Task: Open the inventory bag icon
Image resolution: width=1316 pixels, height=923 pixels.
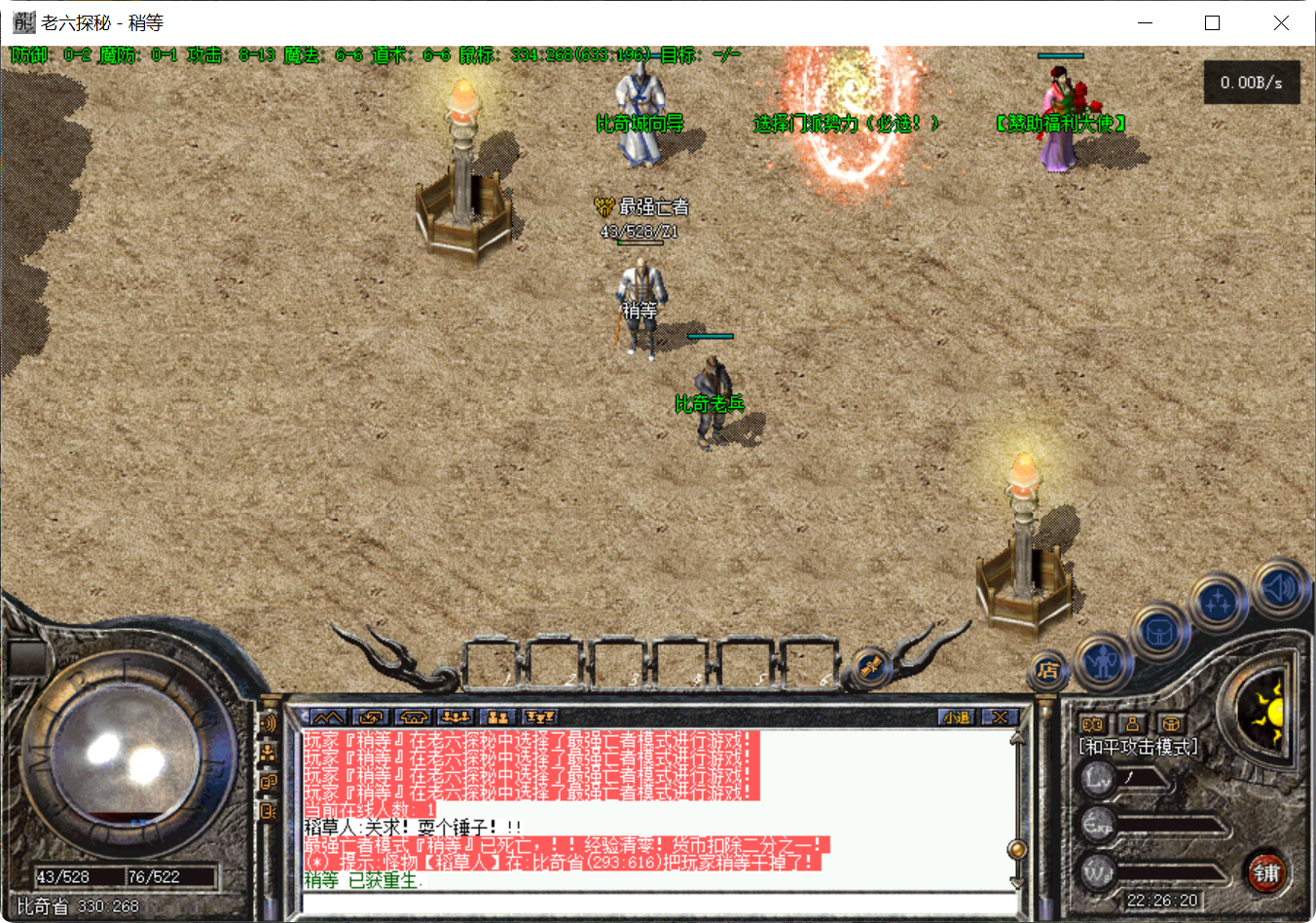Action: click(x=1158, y=632)
